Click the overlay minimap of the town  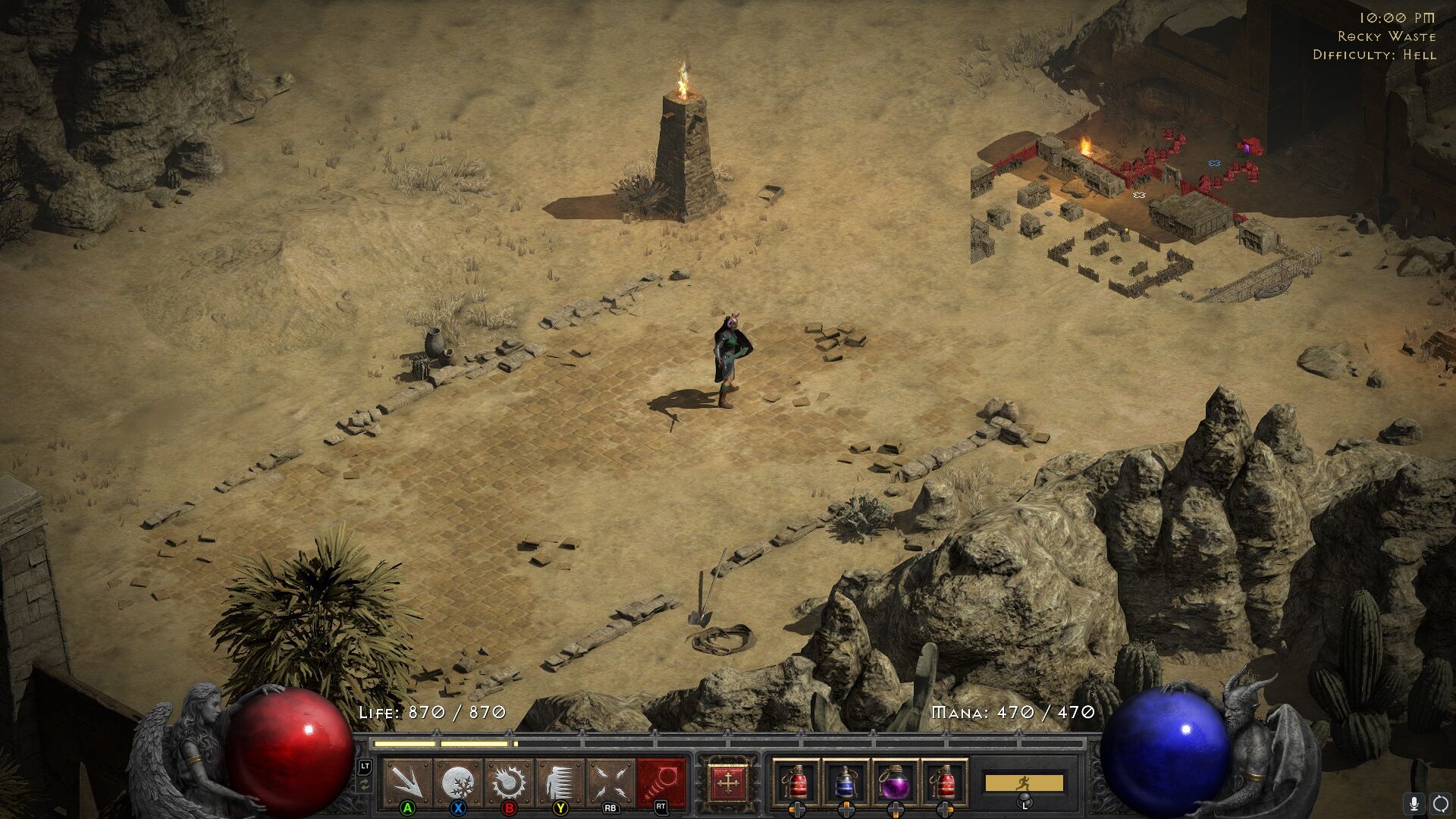tap(1137, 205)
